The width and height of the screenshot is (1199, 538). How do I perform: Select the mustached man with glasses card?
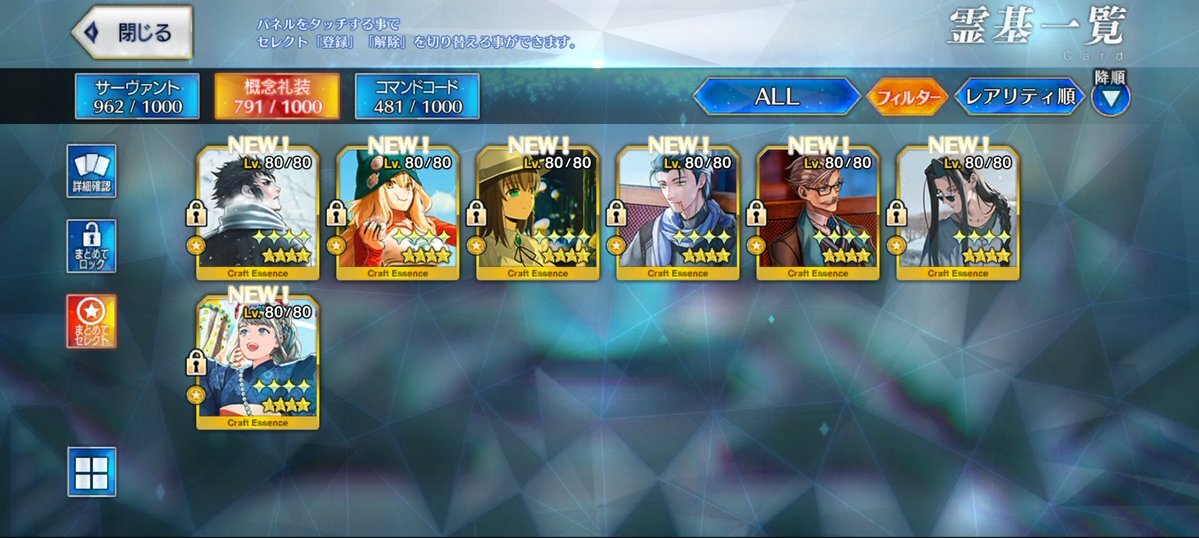coord(818,213)
